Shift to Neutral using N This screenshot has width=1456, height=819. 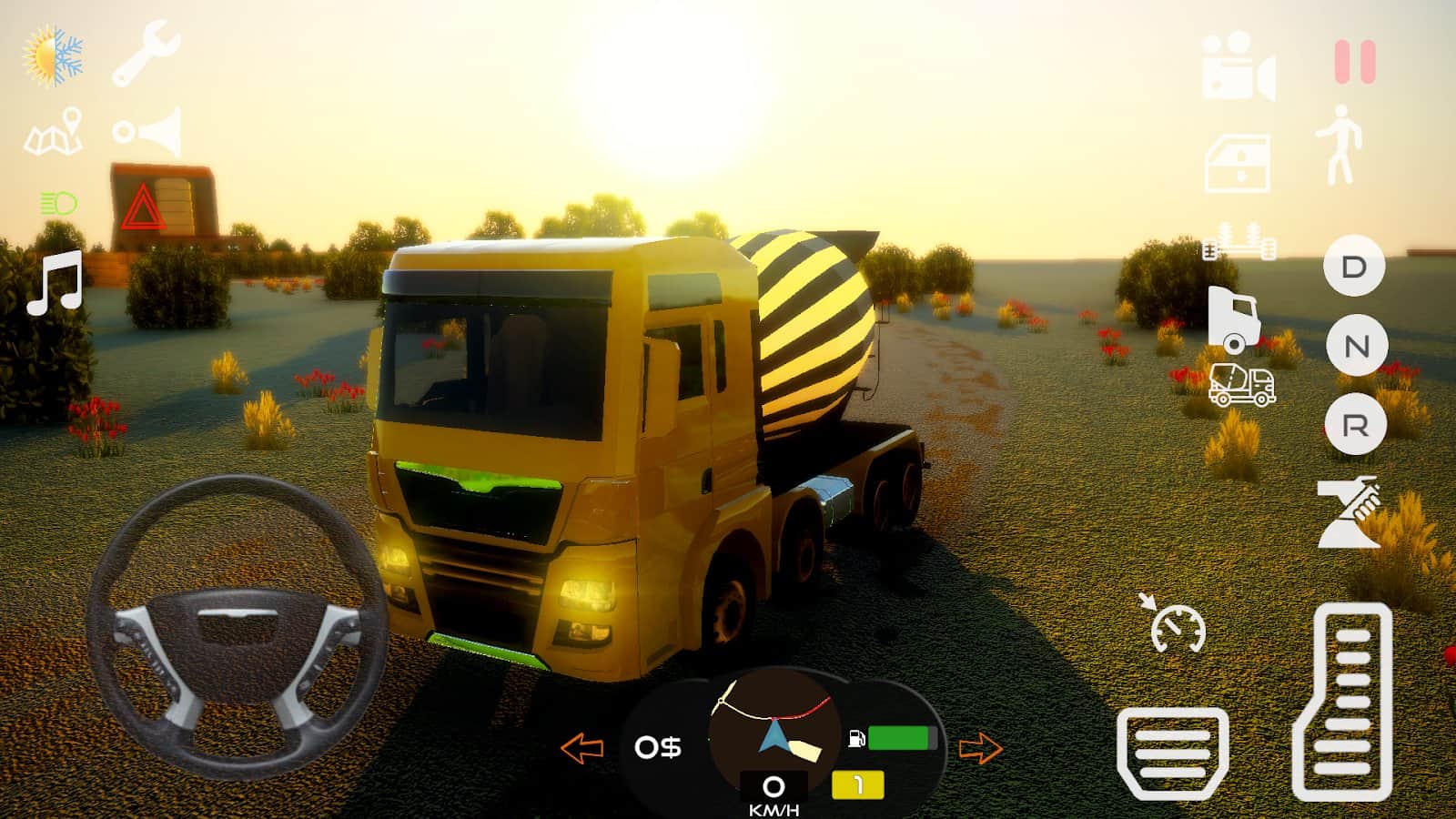point(1356,347)
